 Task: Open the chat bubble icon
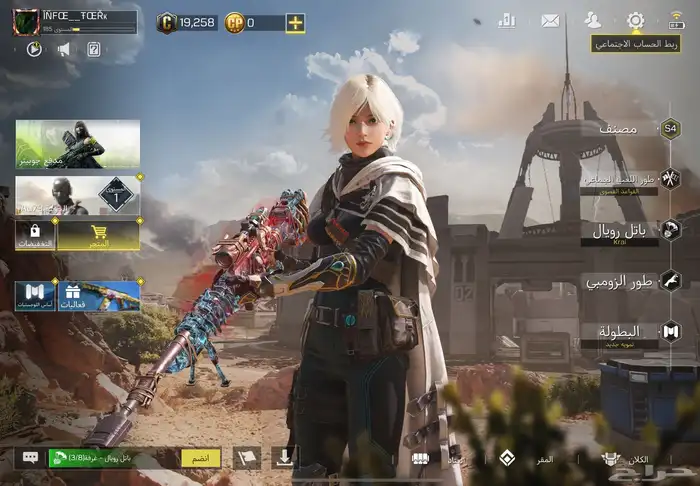click(x=30, y=458)
